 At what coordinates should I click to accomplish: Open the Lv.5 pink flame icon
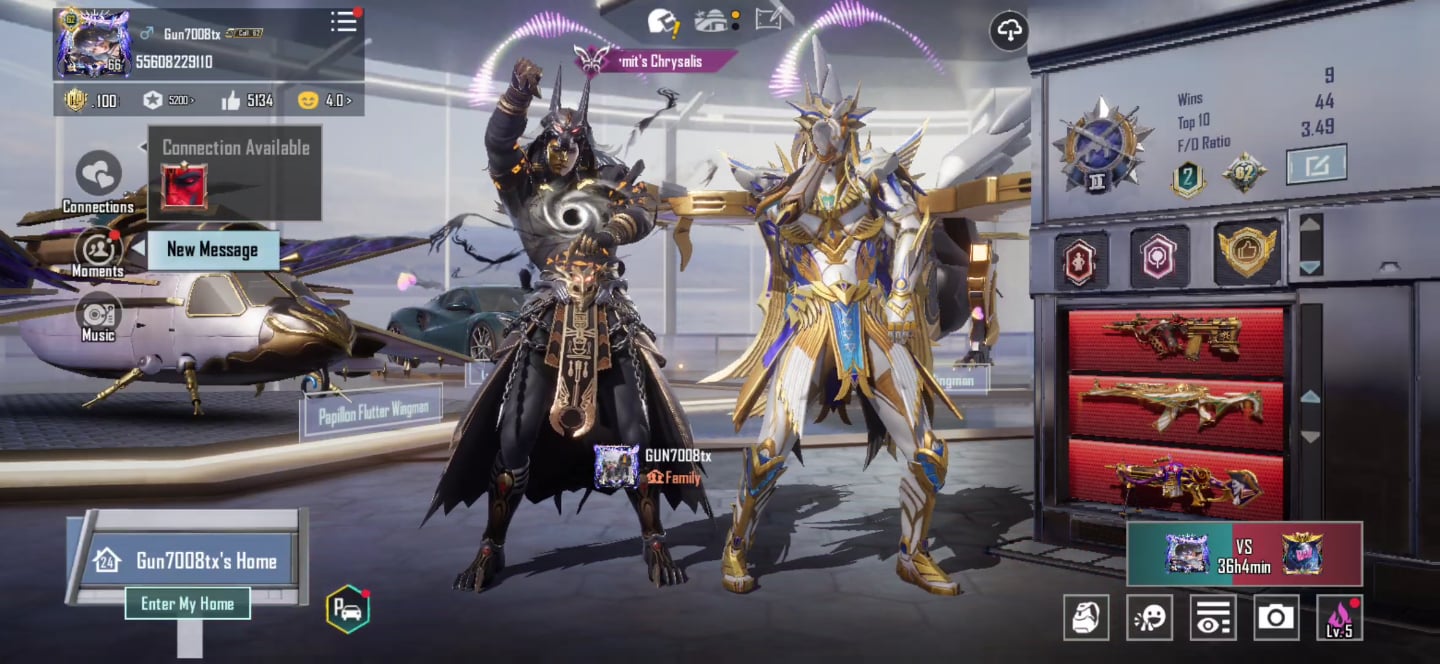[1339, 617]
